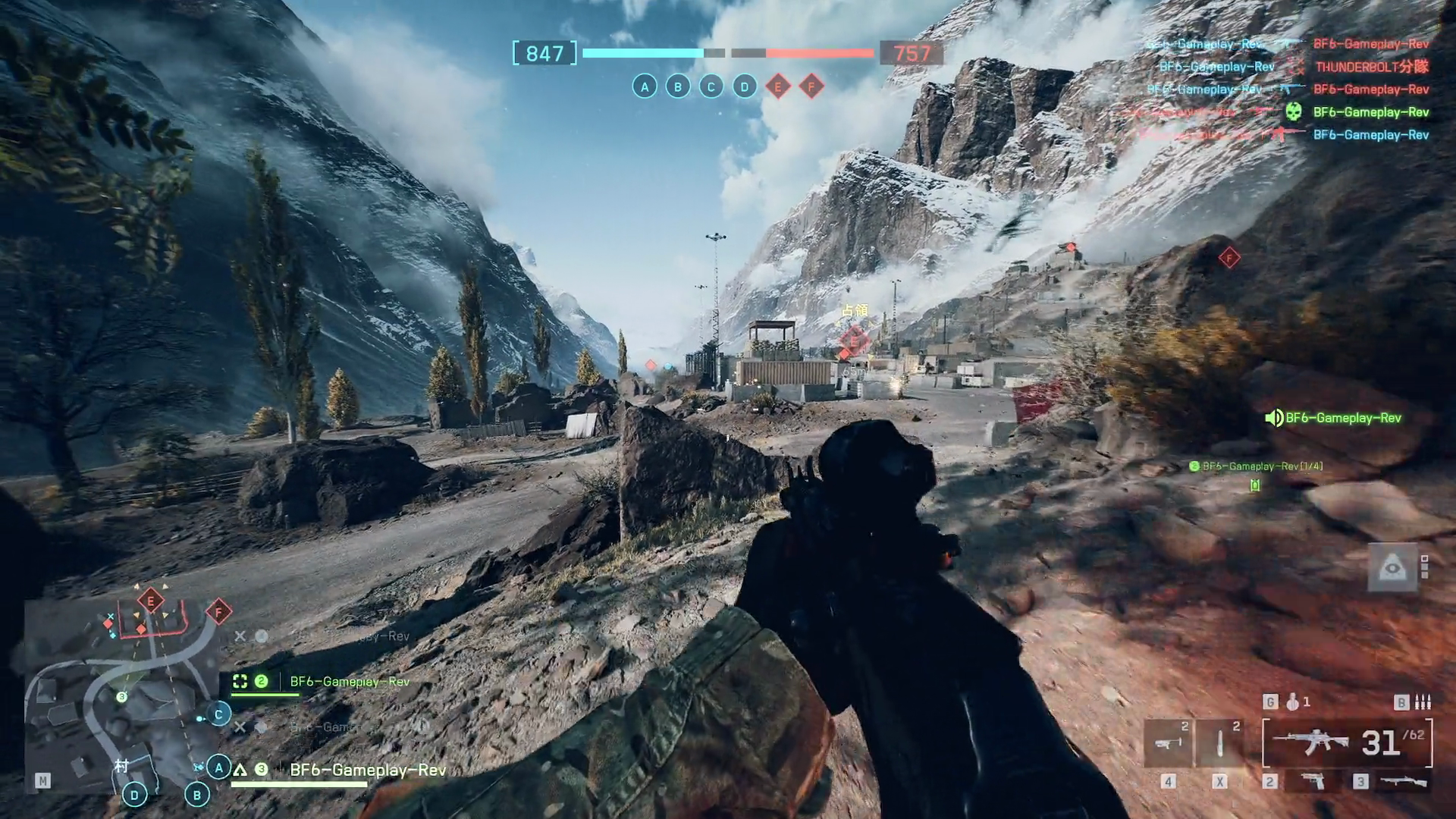Click the red F marker on the minimap
This screenshot has height=819, width=1456.
(219, 611)
